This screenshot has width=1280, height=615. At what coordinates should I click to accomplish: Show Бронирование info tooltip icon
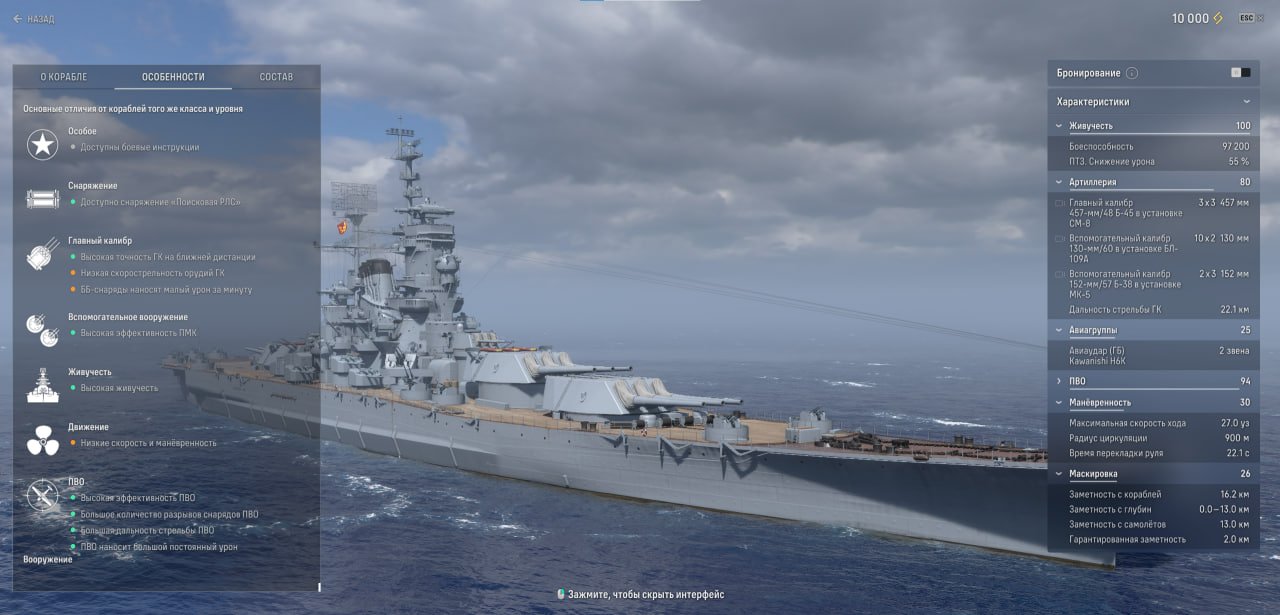pos(1132,73)
